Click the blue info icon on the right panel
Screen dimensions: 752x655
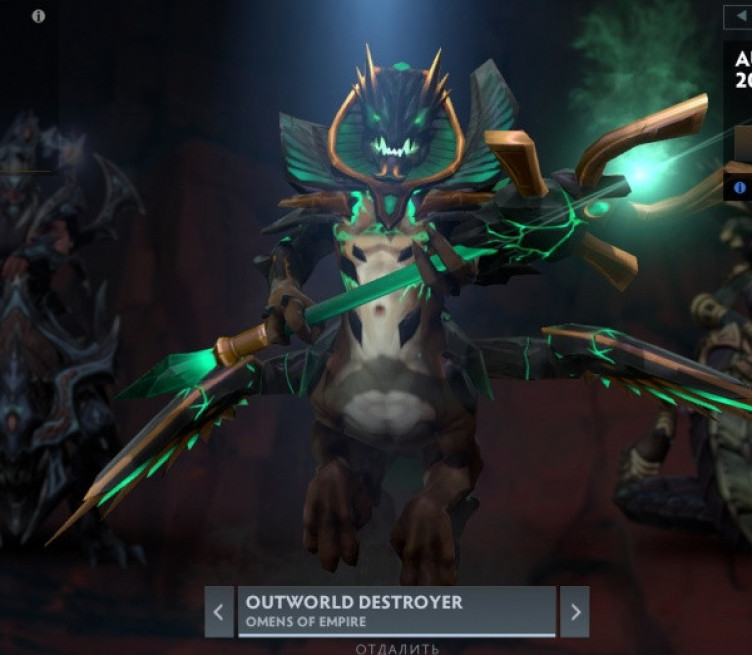click(740, 187)
